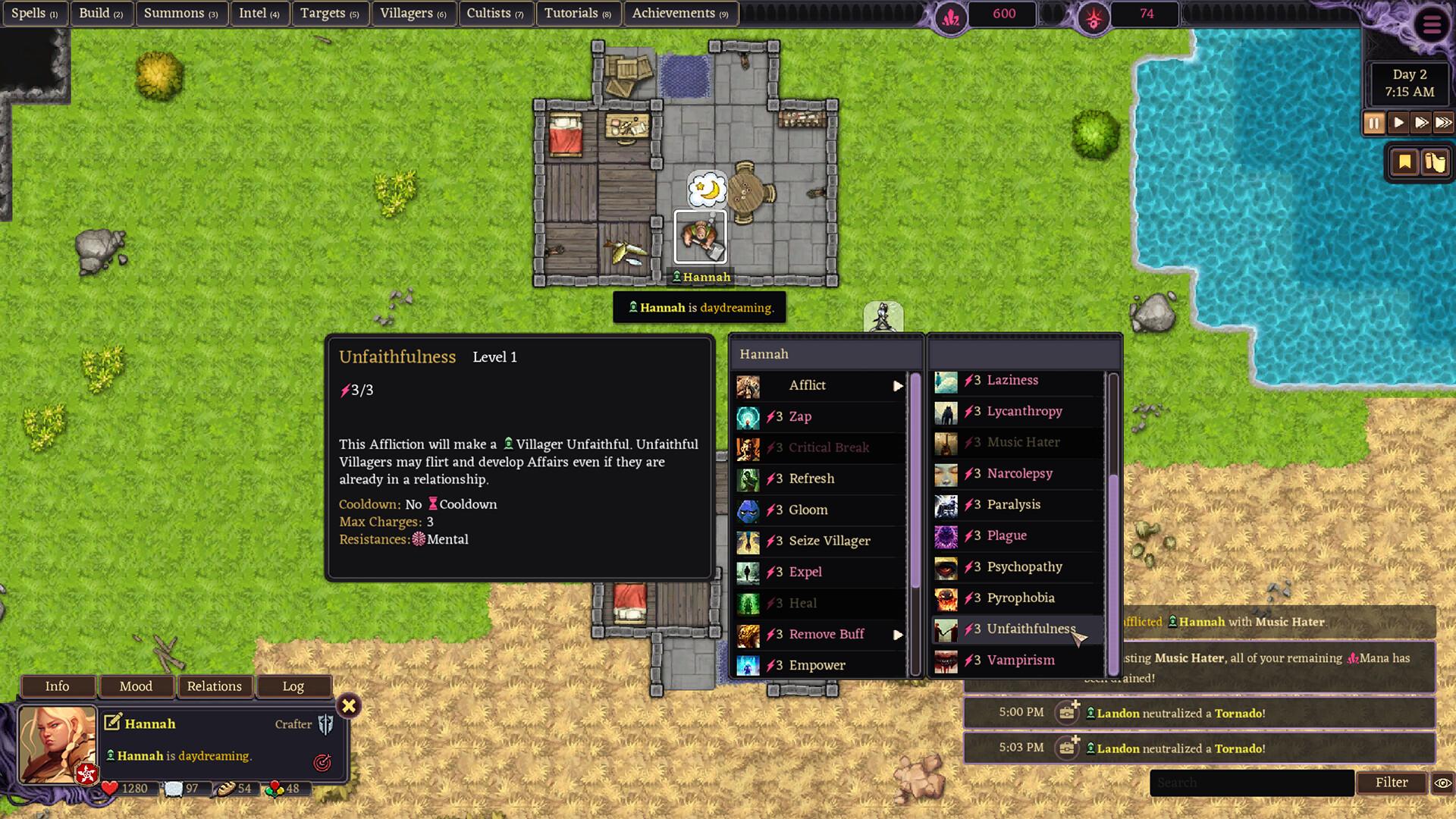This screenshot has height=819, width=1456.
Task: Switch to the Relations tab
Action: click(215, 686)
